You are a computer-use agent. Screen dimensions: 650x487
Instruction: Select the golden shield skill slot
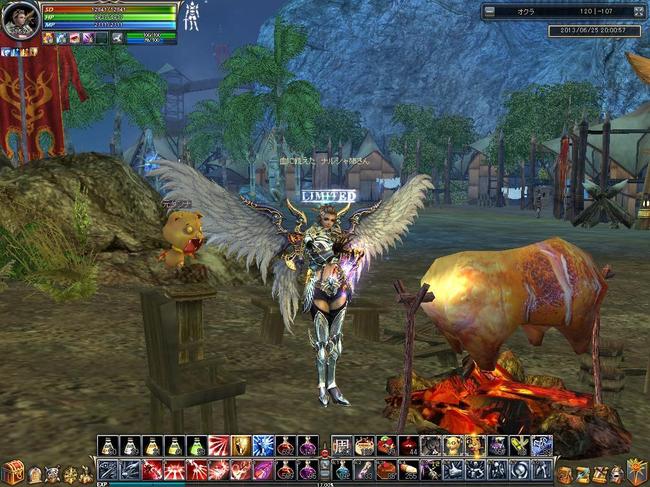241,446
